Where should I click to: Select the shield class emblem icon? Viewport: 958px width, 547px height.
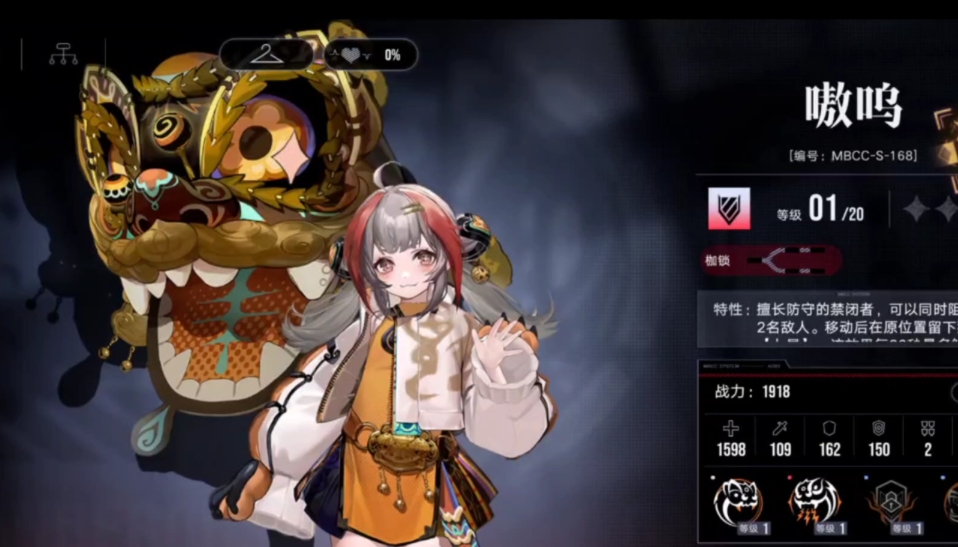pos(729,208)
